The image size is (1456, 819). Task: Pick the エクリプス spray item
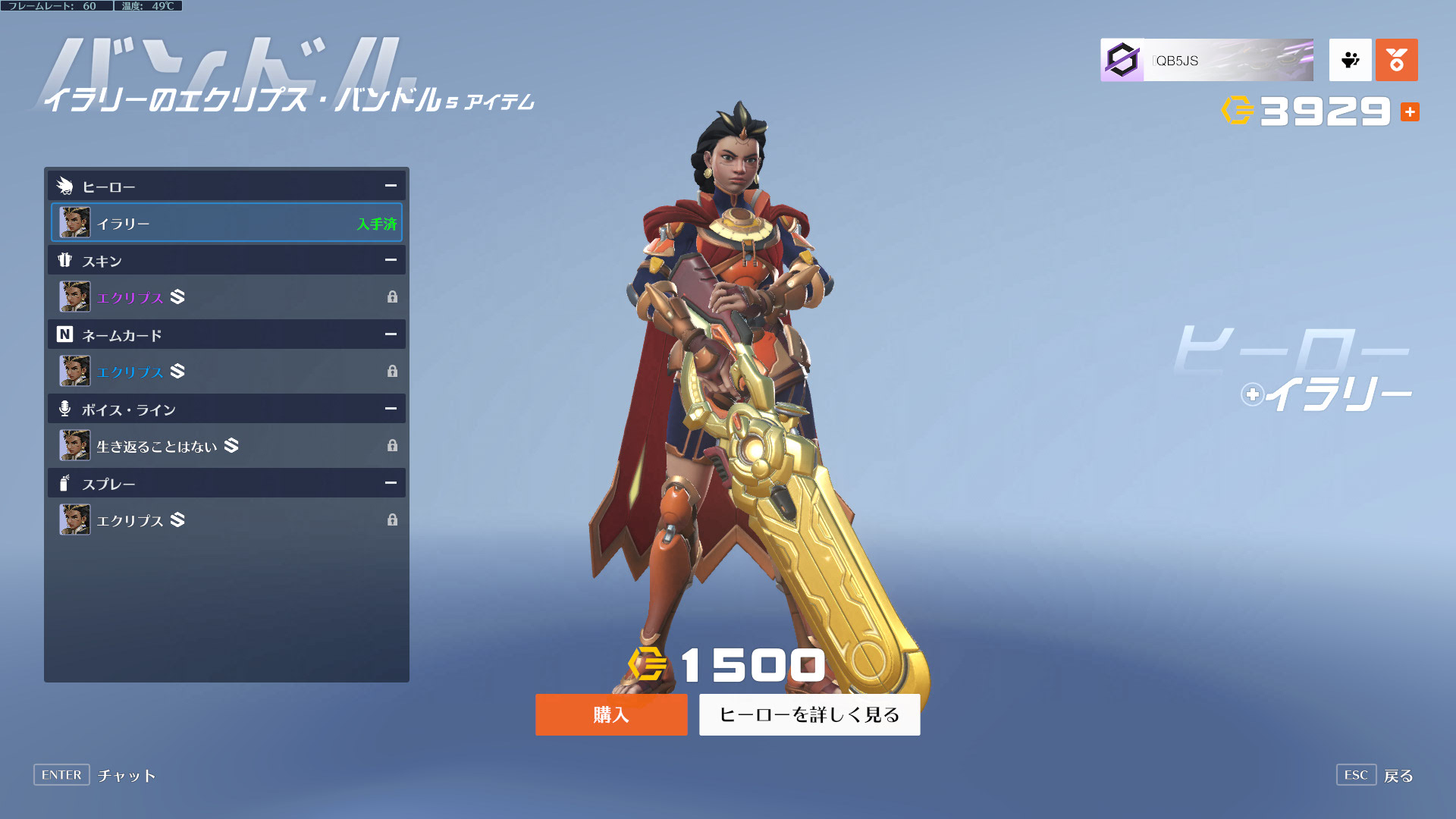(226, 520)
